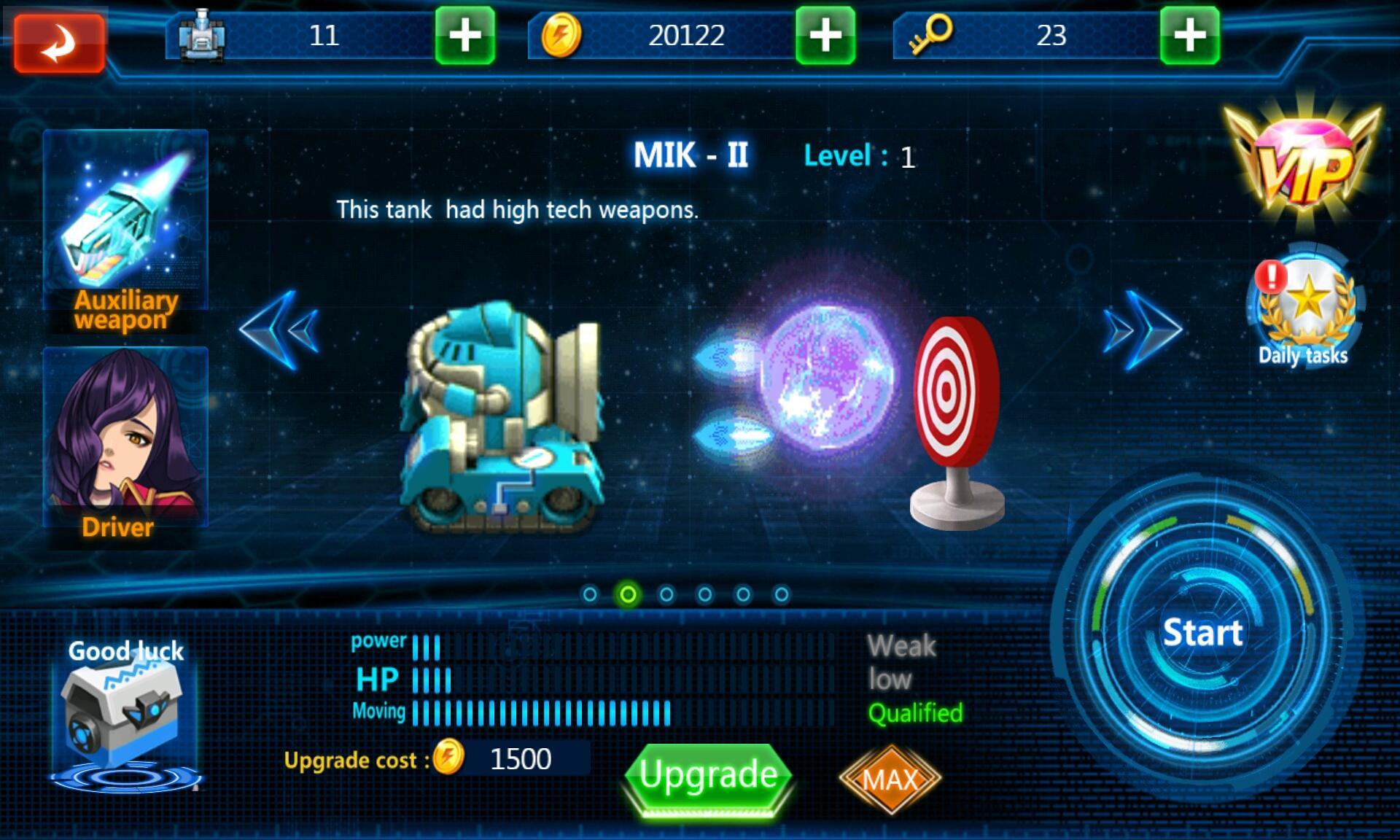The image size is (1400, 840).
Task: Go back with the red arrow button
Action: tap(60, 43)
